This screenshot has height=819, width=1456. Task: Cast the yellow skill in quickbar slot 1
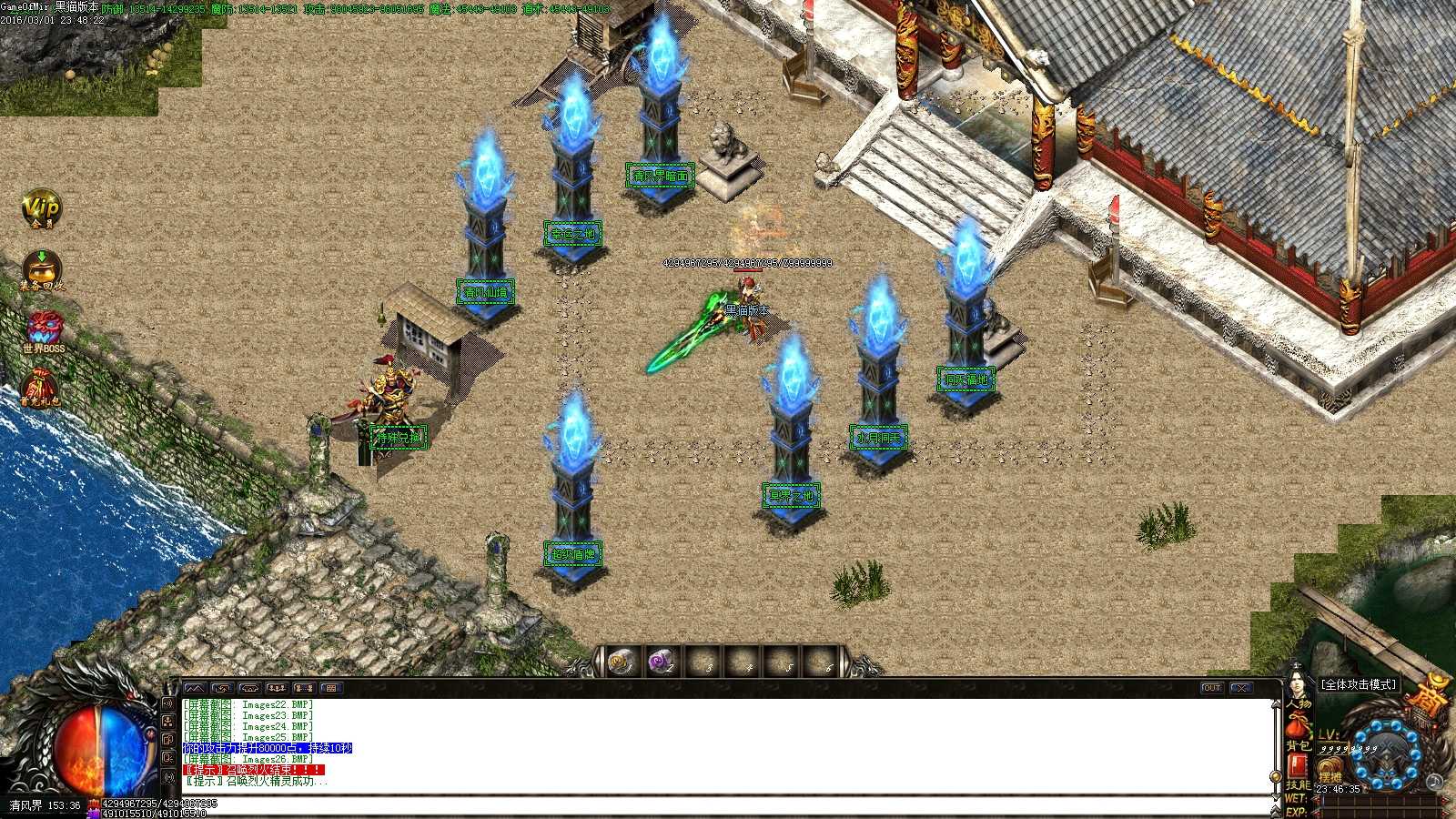pos(619,662)
